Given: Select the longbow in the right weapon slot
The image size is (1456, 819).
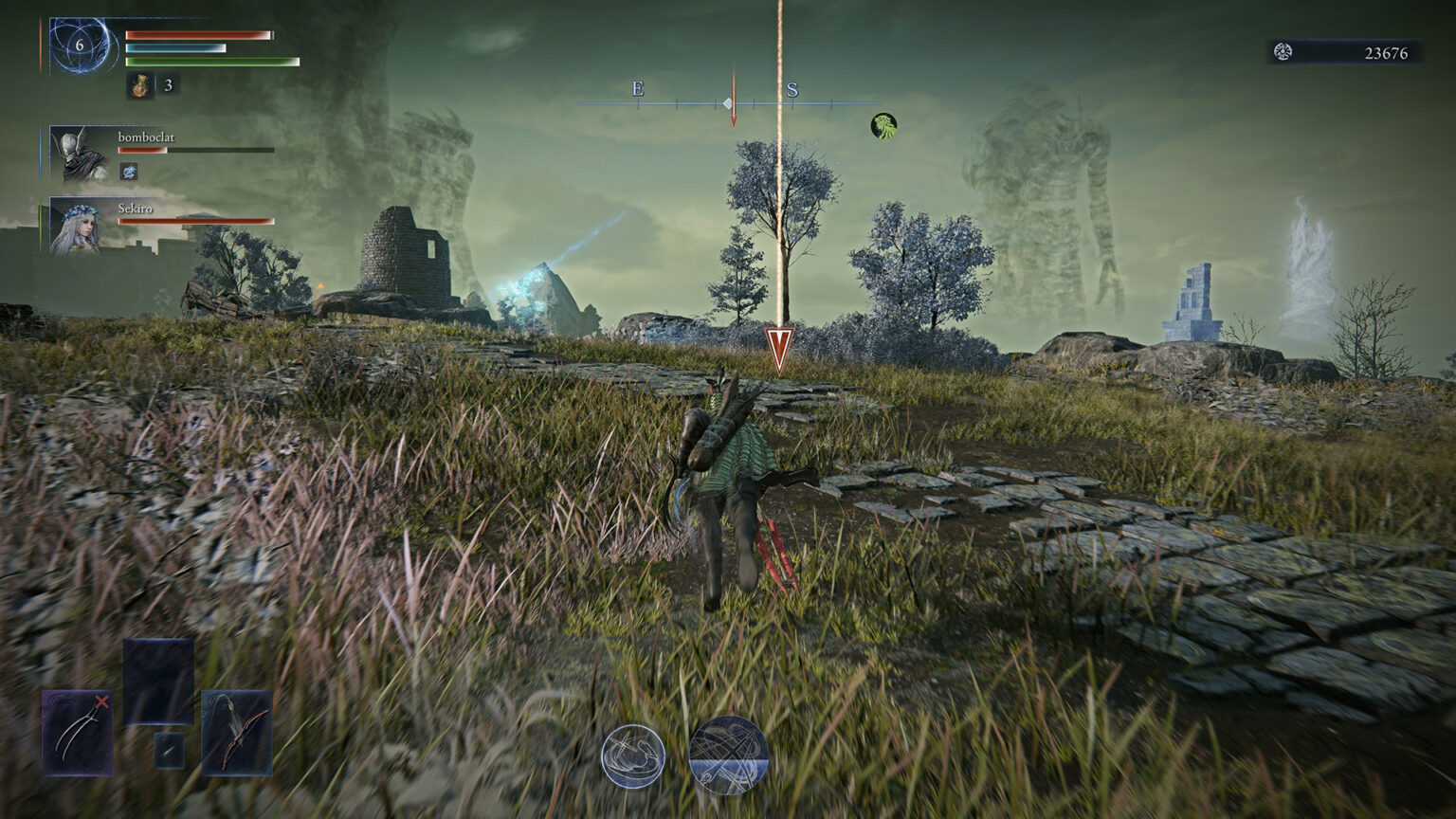Looking at the screenshot, I should pos(235,732).
